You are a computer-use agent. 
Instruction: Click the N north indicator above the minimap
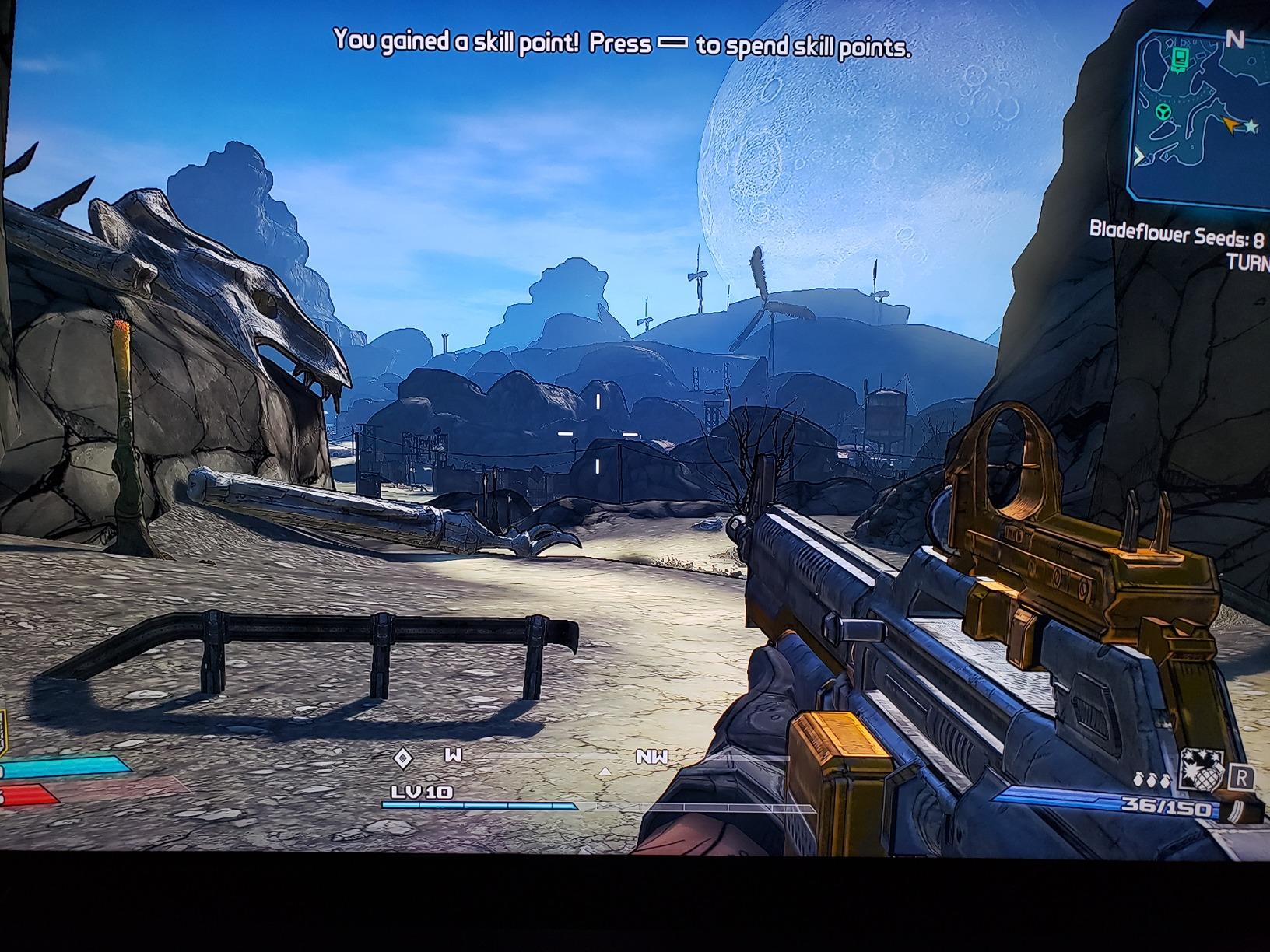(x=1235, y=39)
